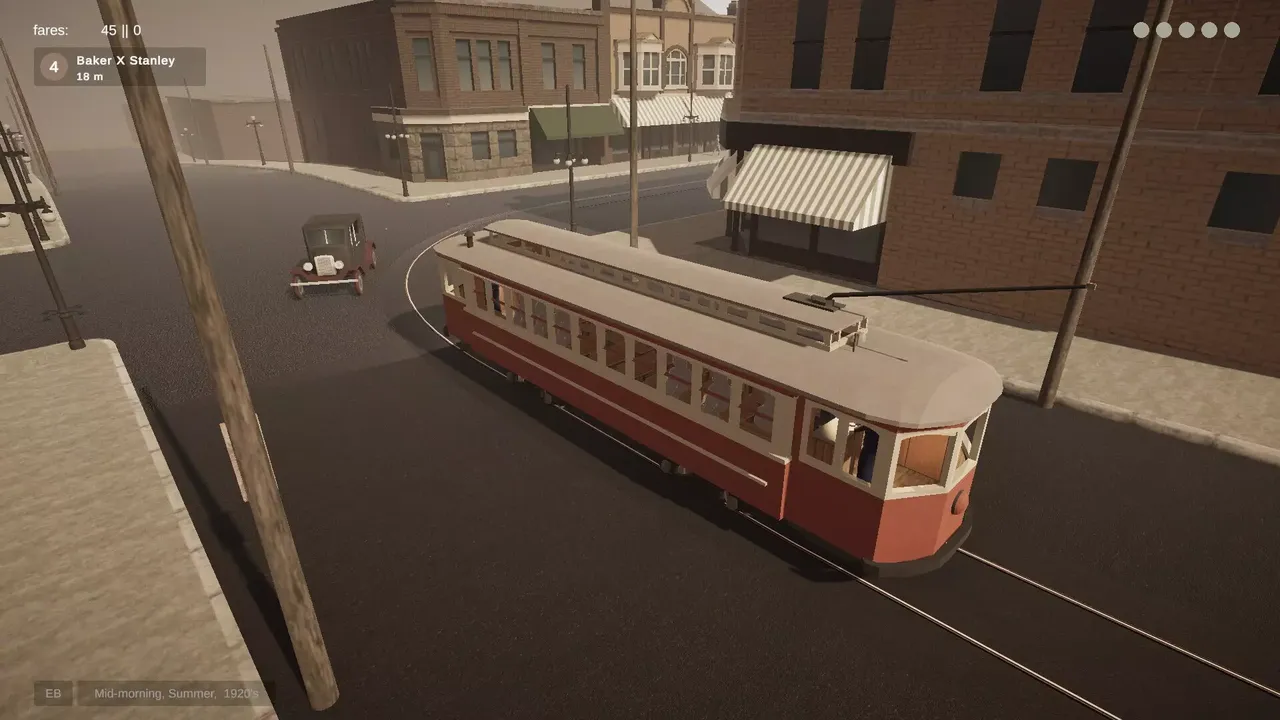The height and width of the screenshot is (720, 1280).
Task: Click the fares counter label
Action: (x=48, y=30)
